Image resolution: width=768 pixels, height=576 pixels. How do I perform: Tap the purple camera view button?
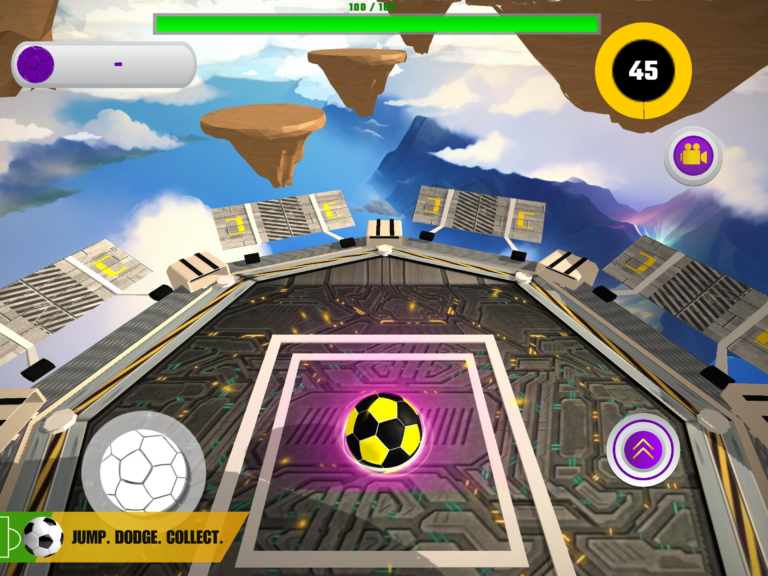693,156
